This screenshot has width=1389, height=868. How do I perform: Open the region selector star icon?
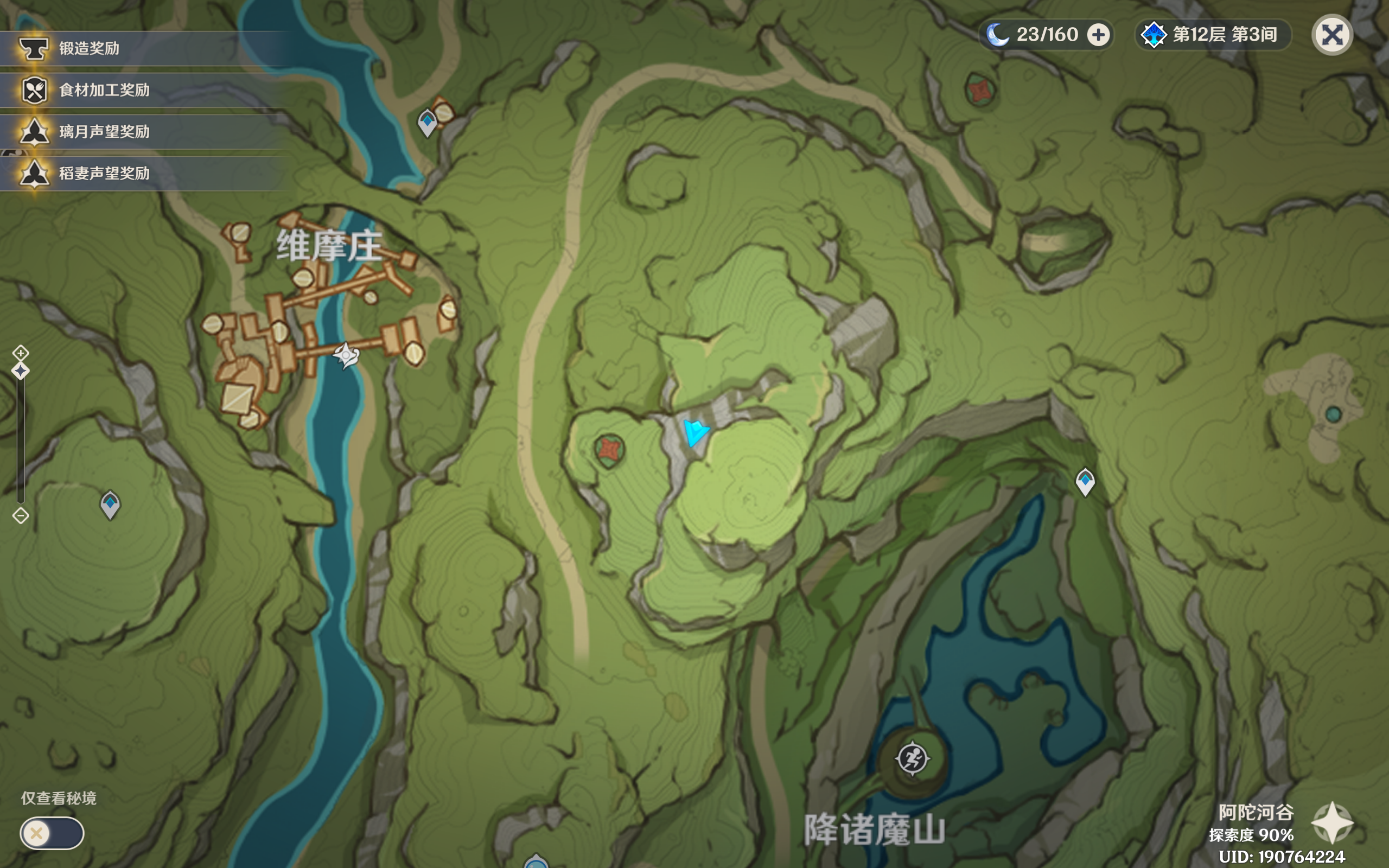pos(1332,823)
